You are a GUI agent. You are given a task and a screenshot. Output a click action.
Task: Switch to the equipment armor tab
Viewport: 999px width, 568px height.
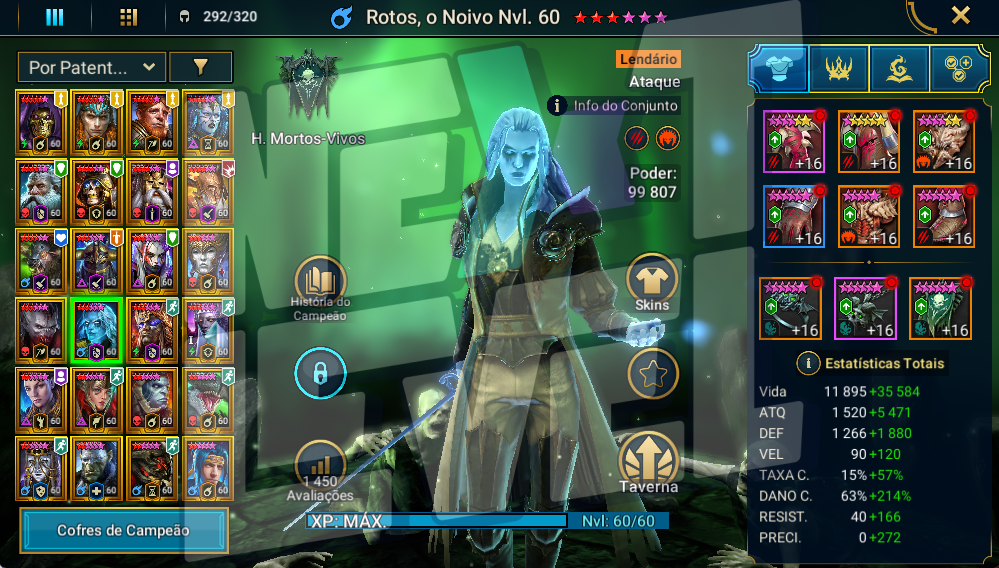pyautogui.click(x=778, y=68)
